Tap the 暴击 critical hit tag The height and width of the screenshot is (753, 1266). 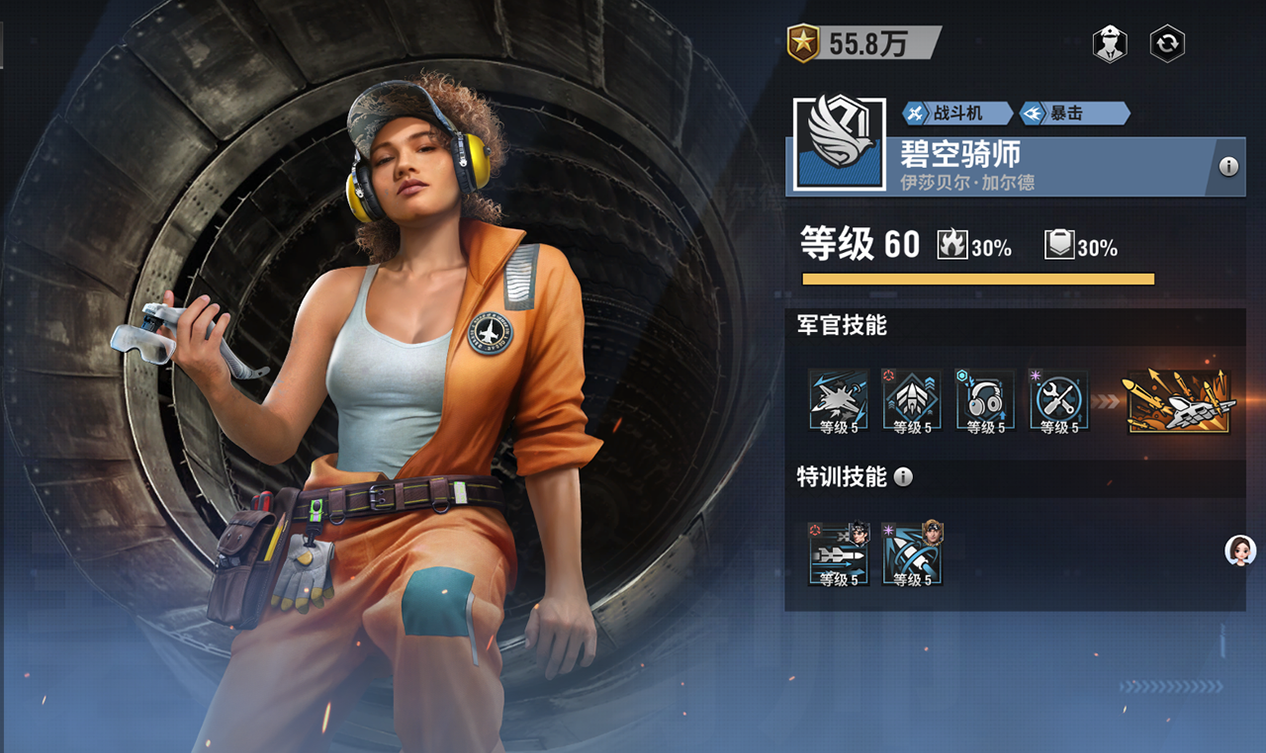click(x=1073, y=113)
